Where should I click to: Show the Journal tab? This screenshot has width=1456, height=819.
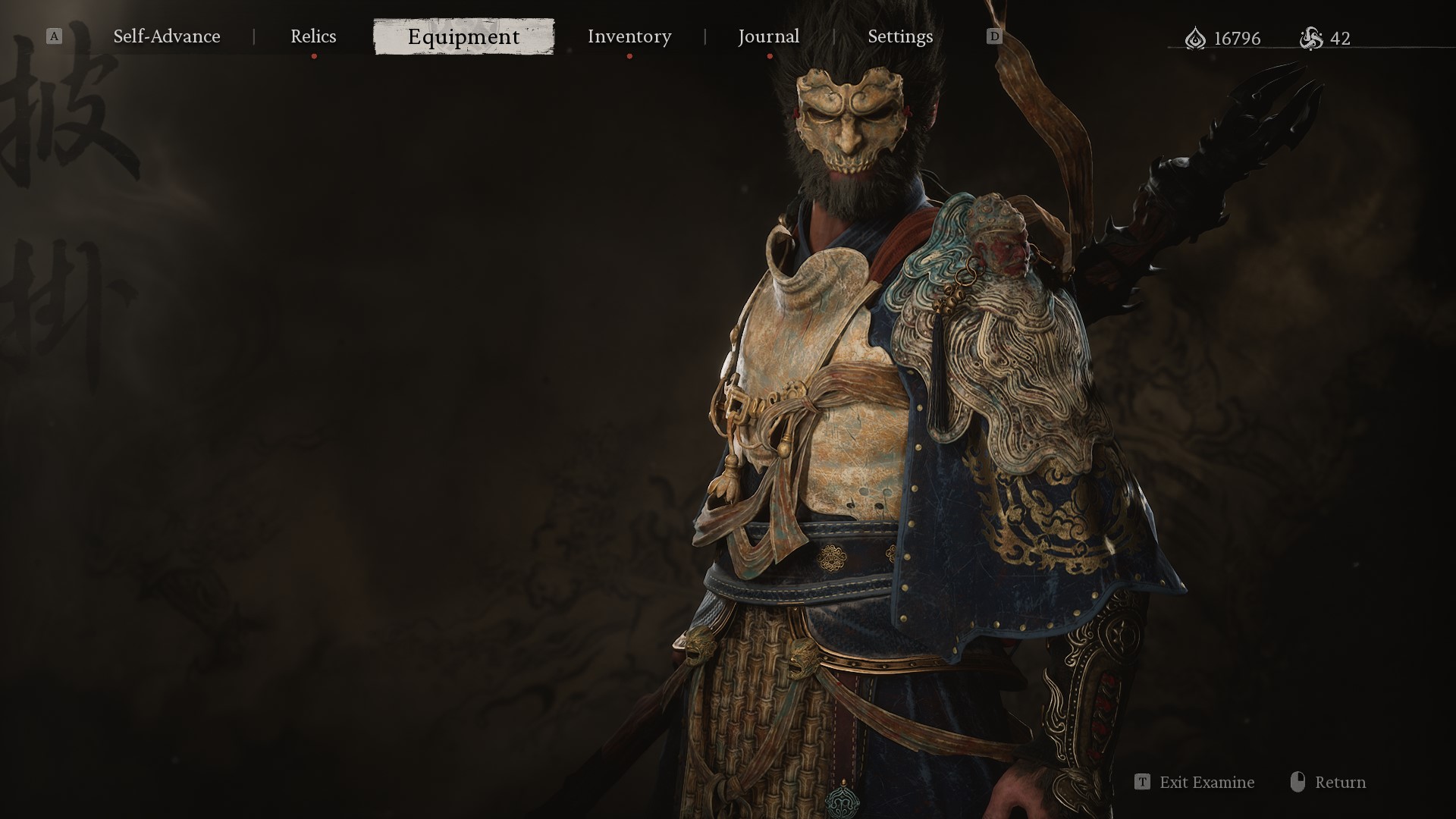pos(768,36)
